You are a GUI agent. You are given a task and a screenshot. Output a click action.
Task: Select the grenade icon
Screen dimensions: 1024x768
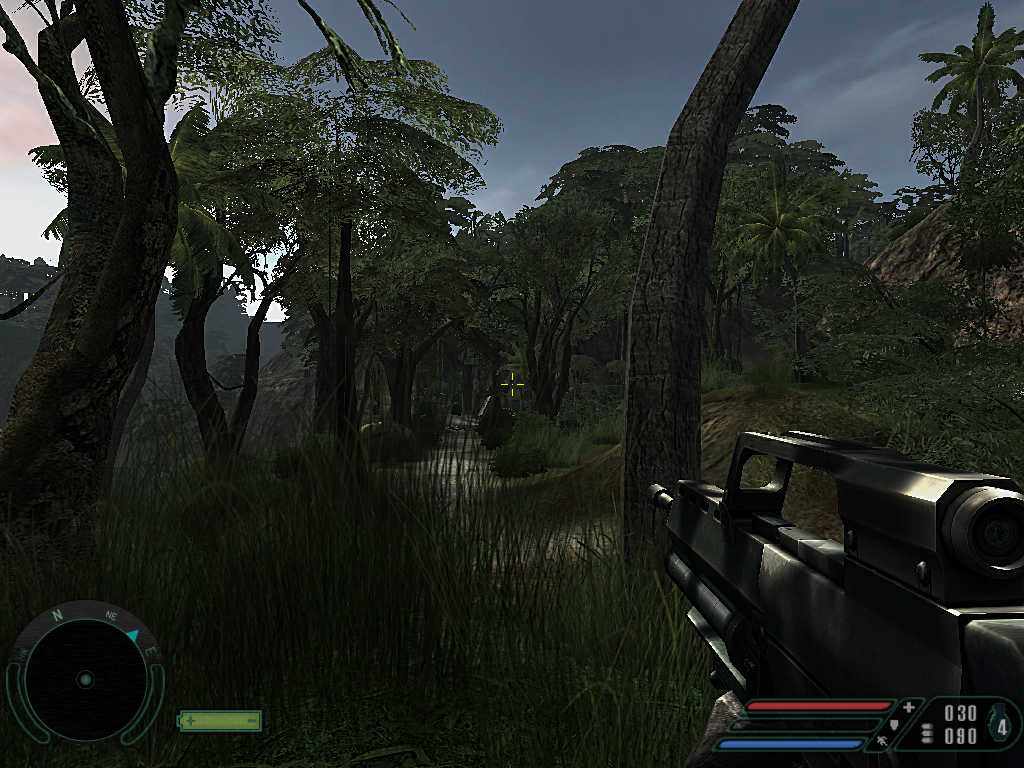1000,724
